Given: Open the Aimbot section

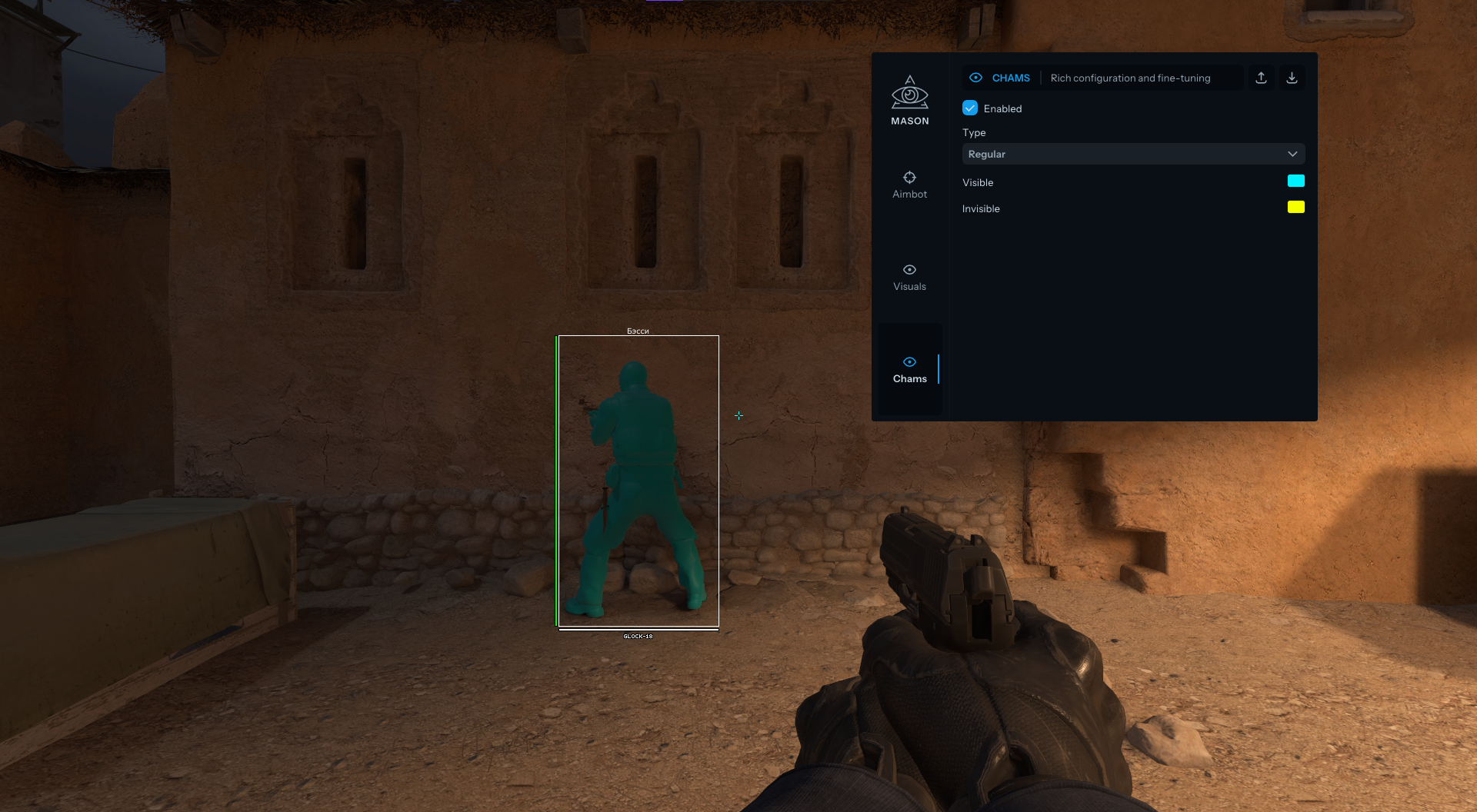Looking at the screenshot, I should point(910,185).
